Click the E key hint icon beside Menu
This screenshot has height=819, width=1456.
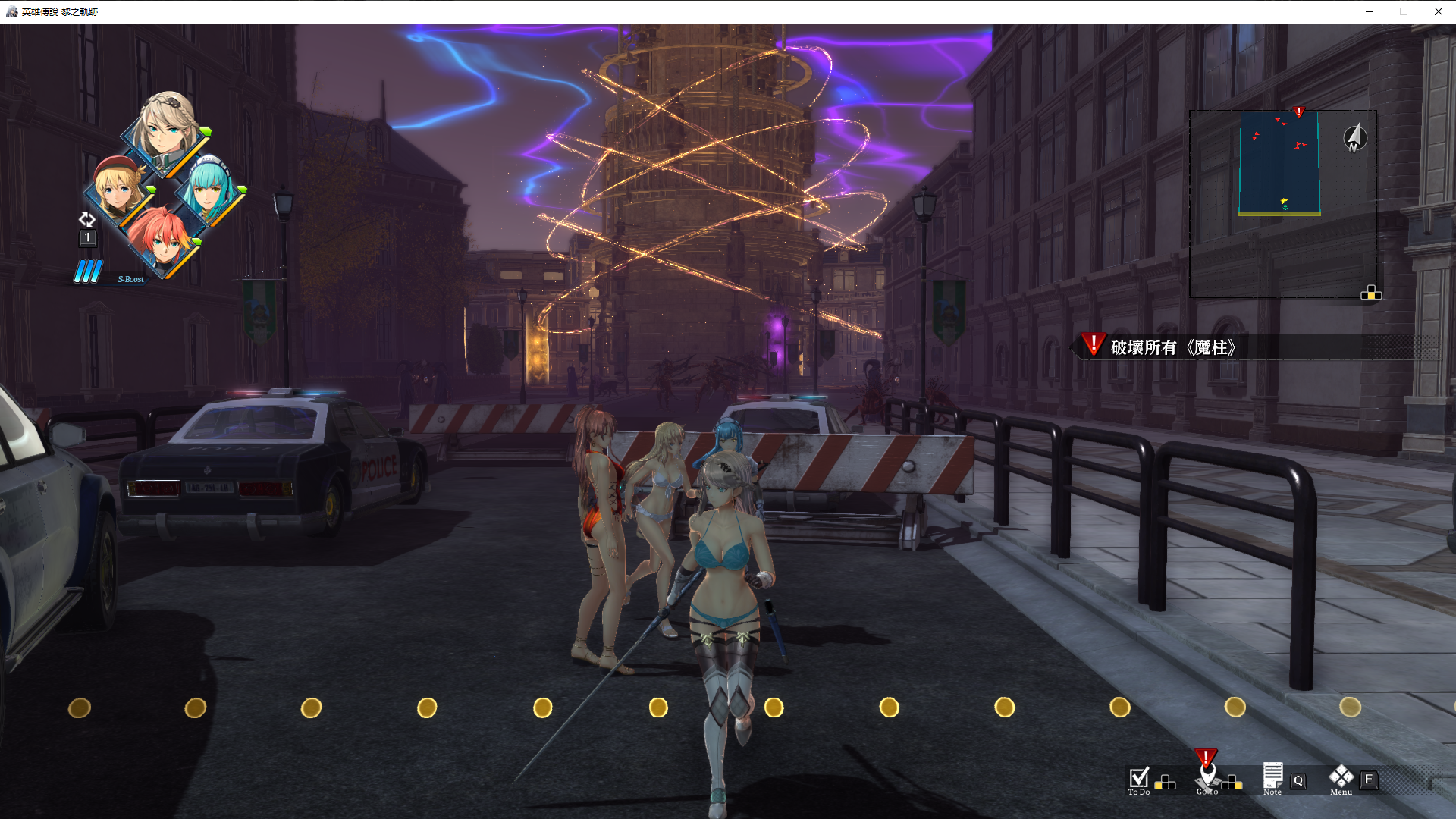click(x=1368, y=780)
